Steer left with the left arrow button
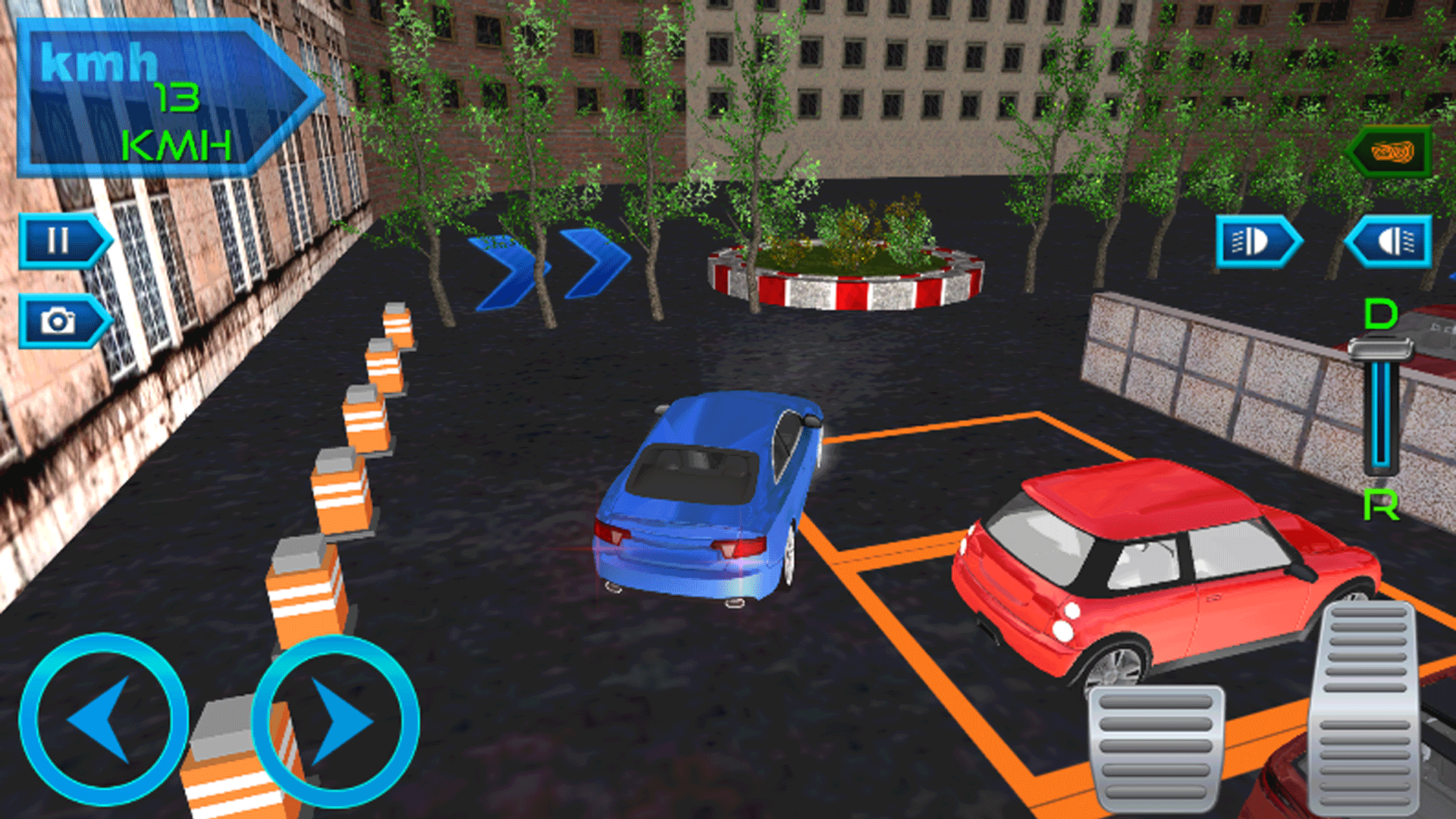 pyautogui.click(x=103, y=719)
